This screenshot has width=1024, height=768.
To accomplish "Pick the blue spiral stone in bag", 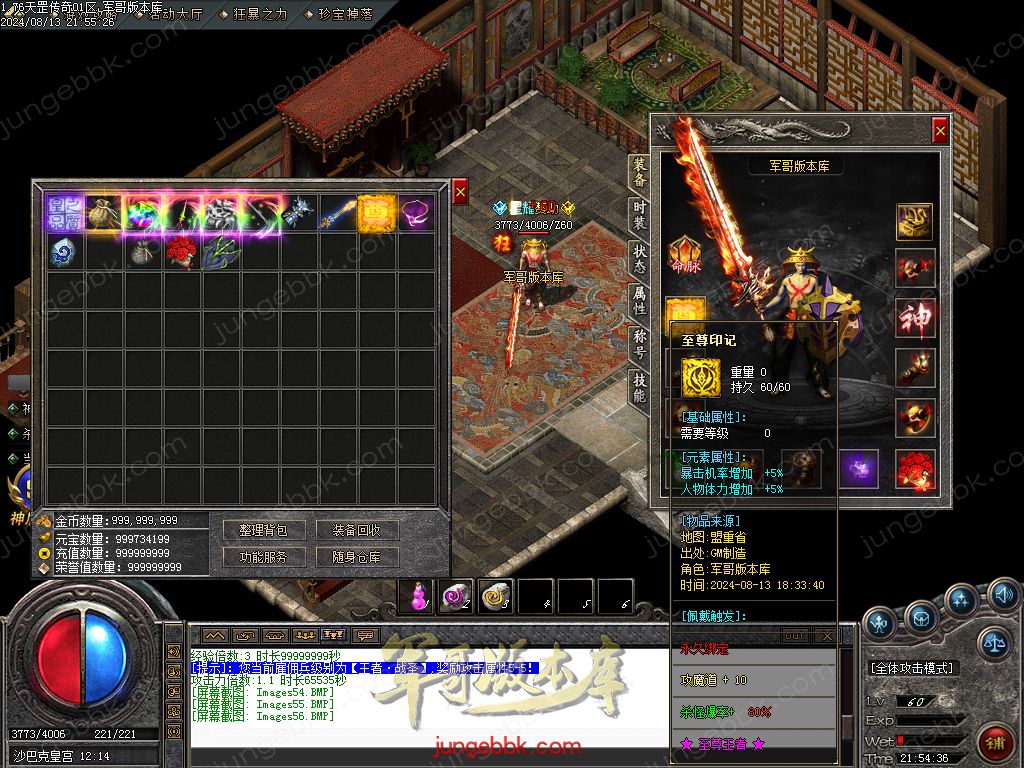I will tap(62, 252).
